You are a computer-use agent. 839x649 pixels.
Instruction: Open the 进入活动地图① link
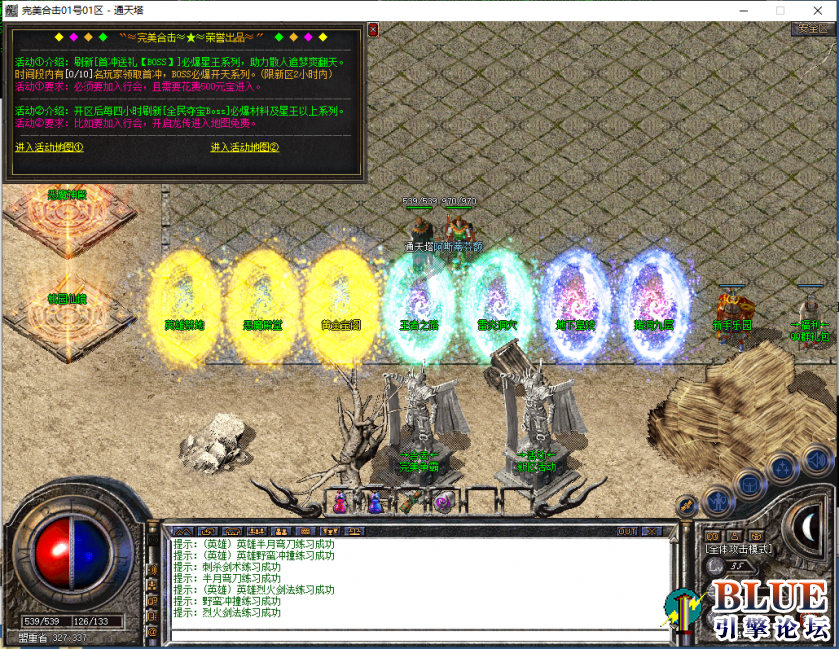(x=49, y=148)
